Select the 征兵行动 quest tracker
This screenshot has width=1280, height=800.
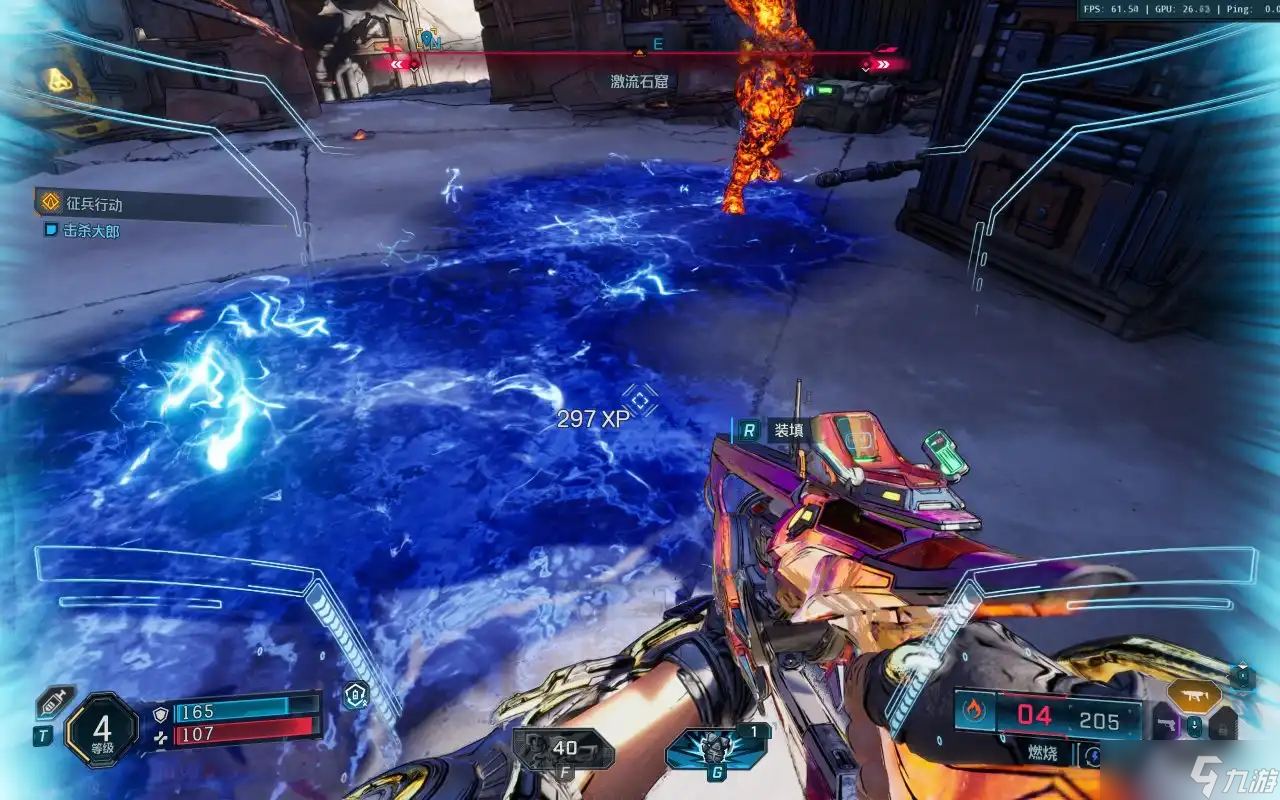tap(95, 204)
